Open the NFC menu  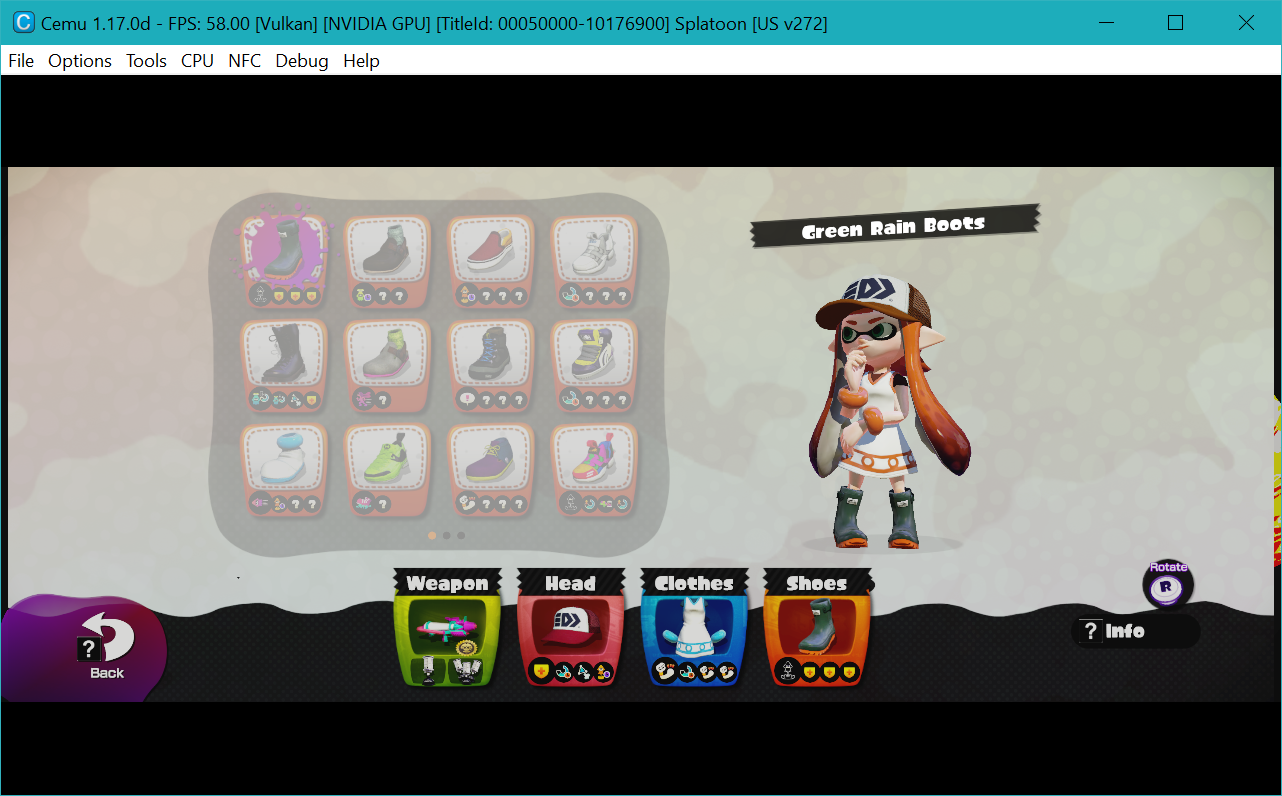click(x=244, y=61)
